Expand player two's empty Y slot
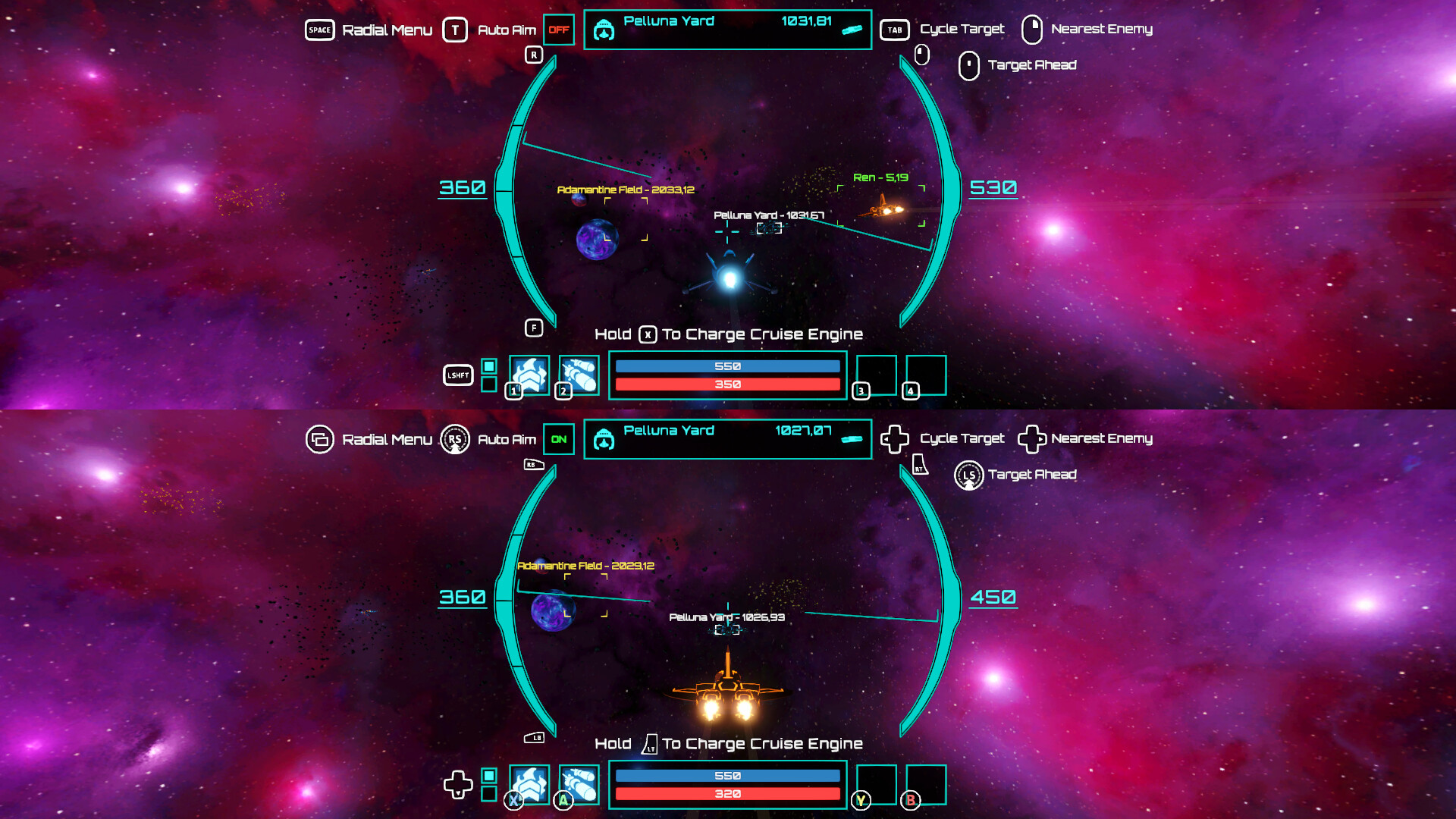The height and width of the screenshot is (819, 1456). pyautogui.click(x=878, y=783)
